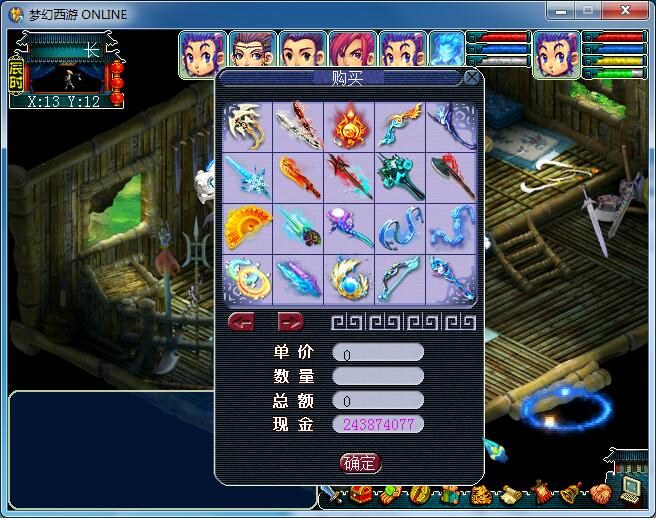
Task: Click the 数量 quantity input field
Action: click(377, 376)
